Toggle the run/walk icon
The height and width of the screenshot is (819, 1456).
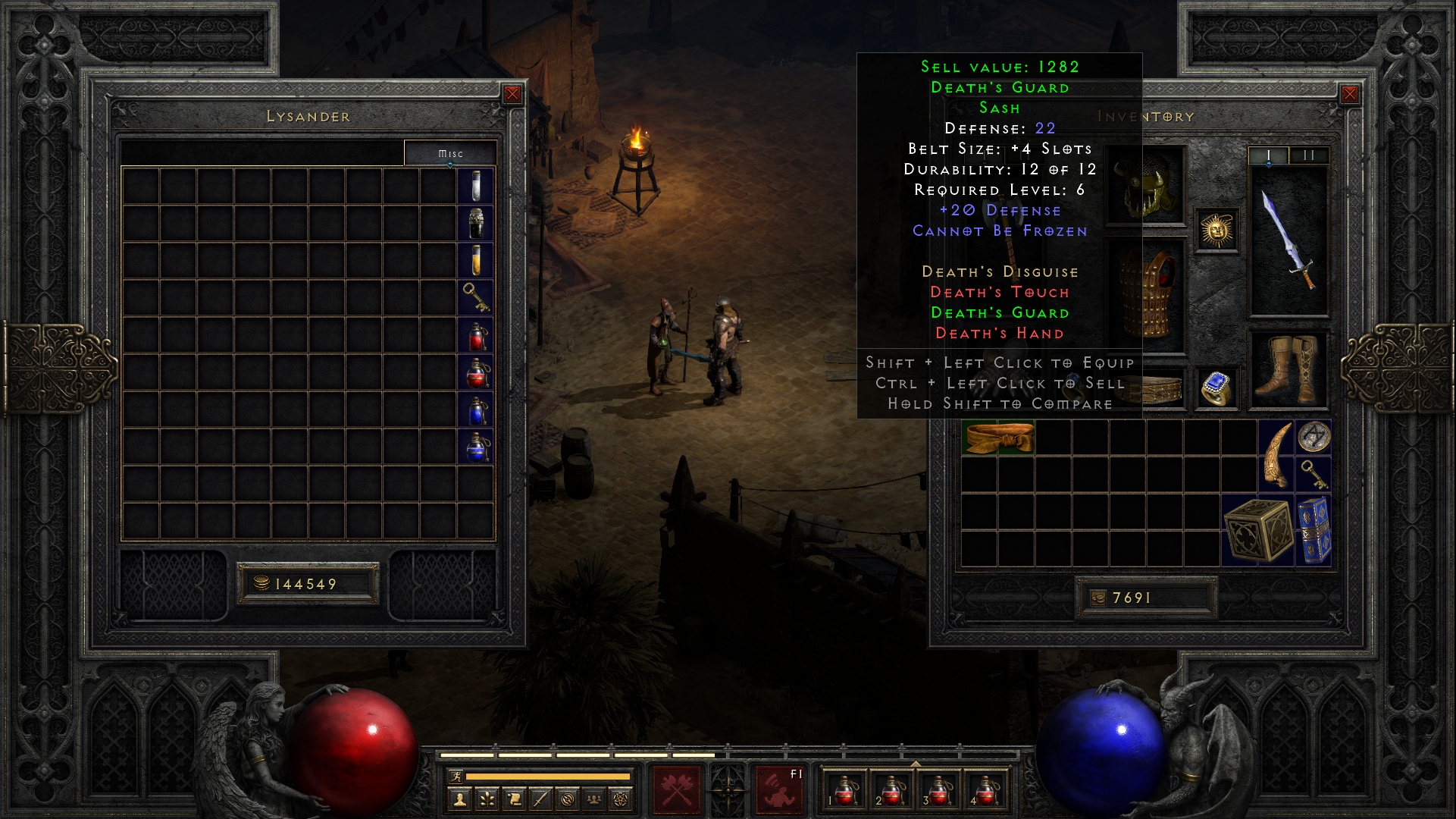456,776
